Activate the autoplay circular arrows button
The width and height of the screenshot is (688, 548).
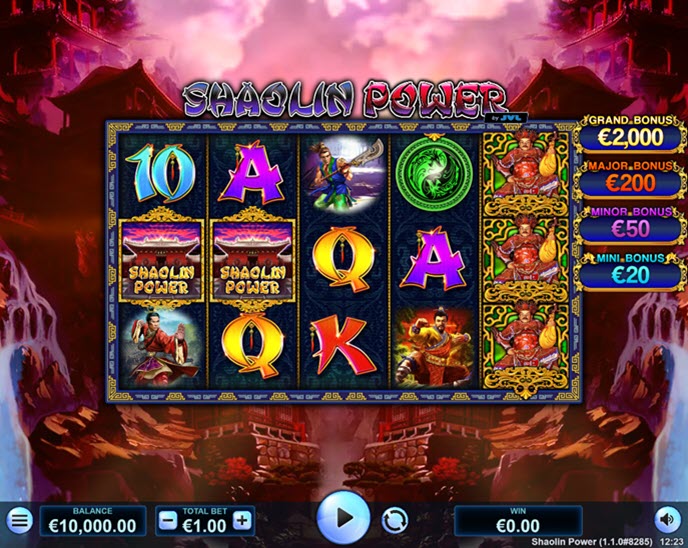[395, 521]
